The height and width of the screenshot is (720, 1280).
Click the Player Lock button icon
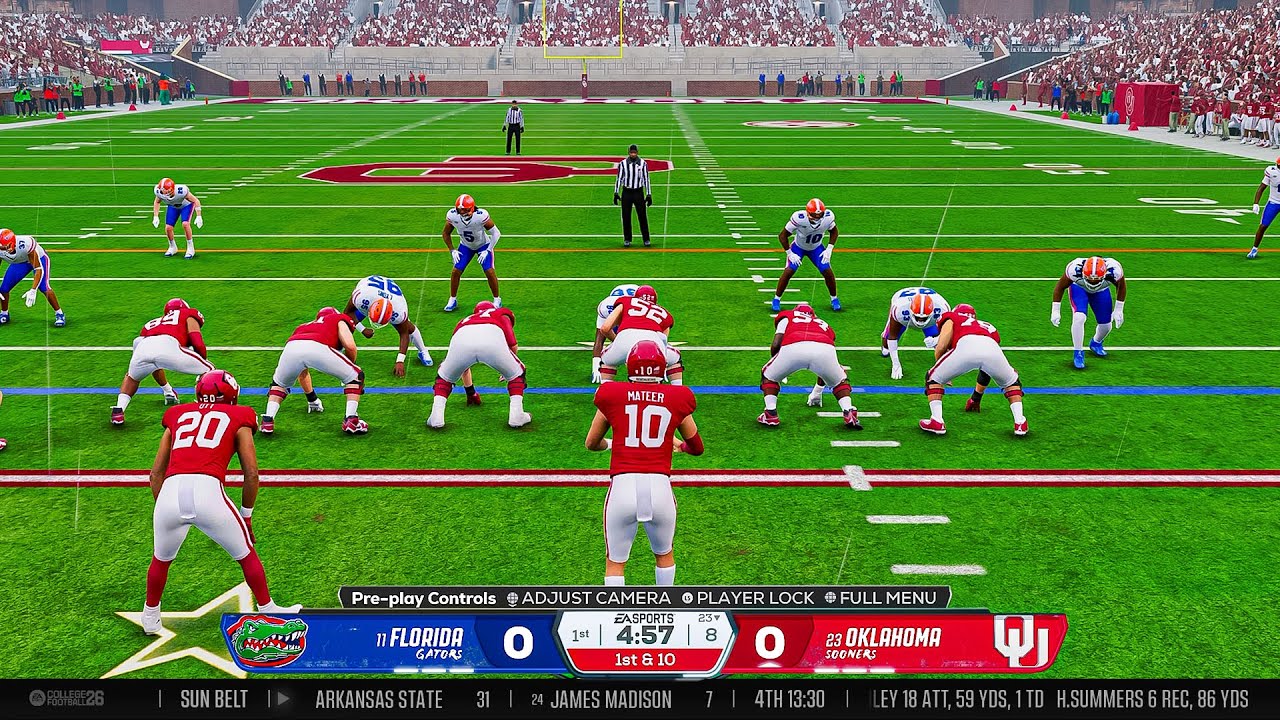pos(688,598)
